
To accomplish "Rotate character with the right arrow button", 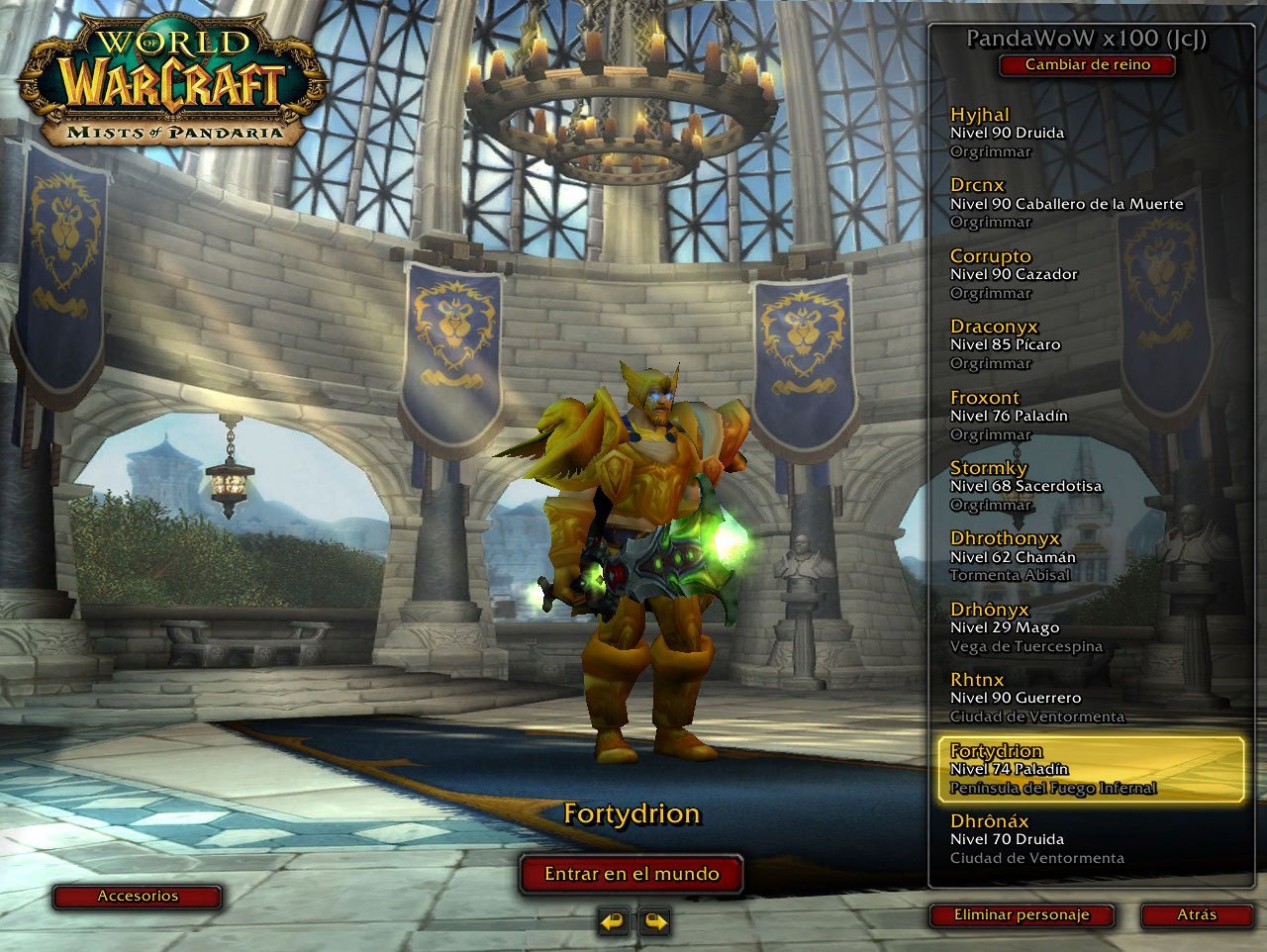I will (x=655, y=922).
